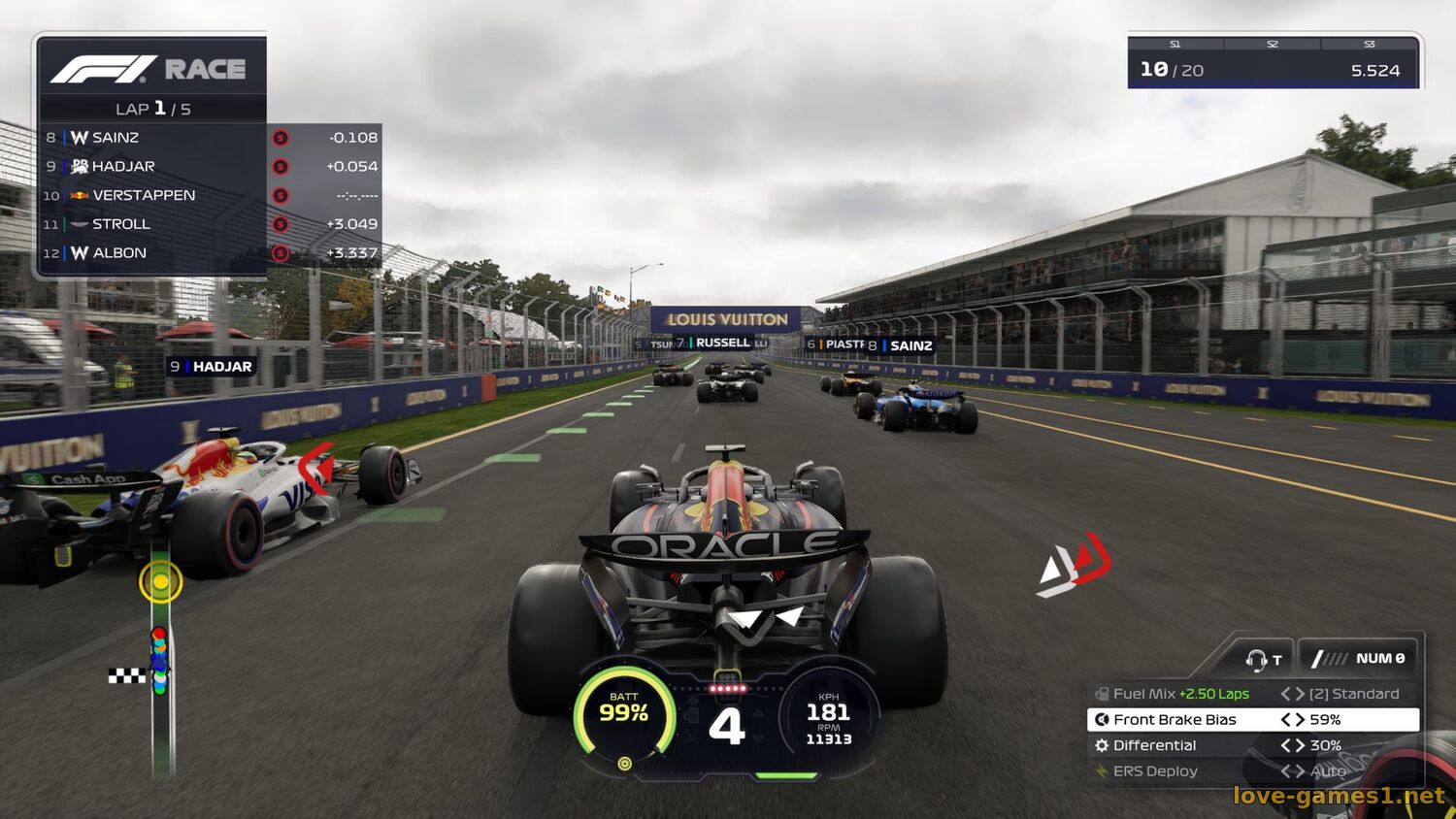Decrease front brake bias with left arrow
Image resolution: width=1456 pixels, height=819 pixels.
(x=1285, y=720)
